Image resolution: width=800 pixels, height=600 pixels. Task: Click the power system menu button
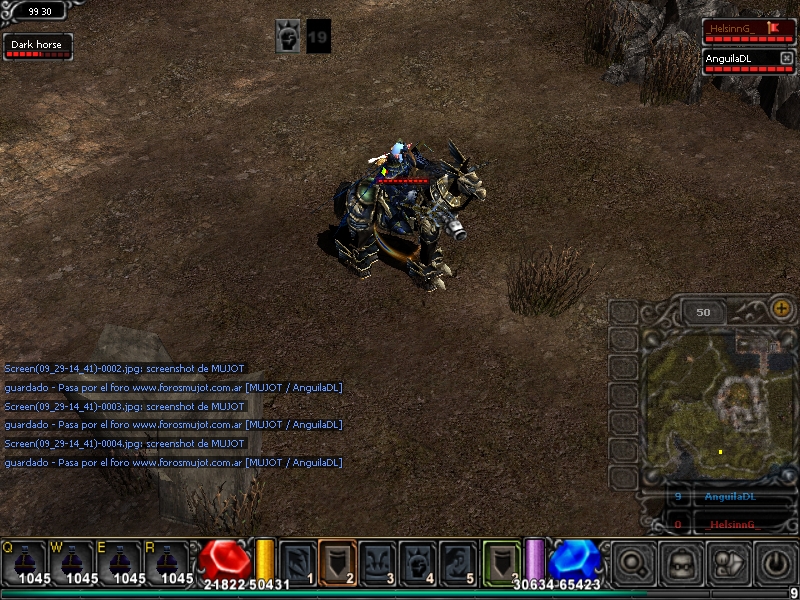[x=777, y=563]
